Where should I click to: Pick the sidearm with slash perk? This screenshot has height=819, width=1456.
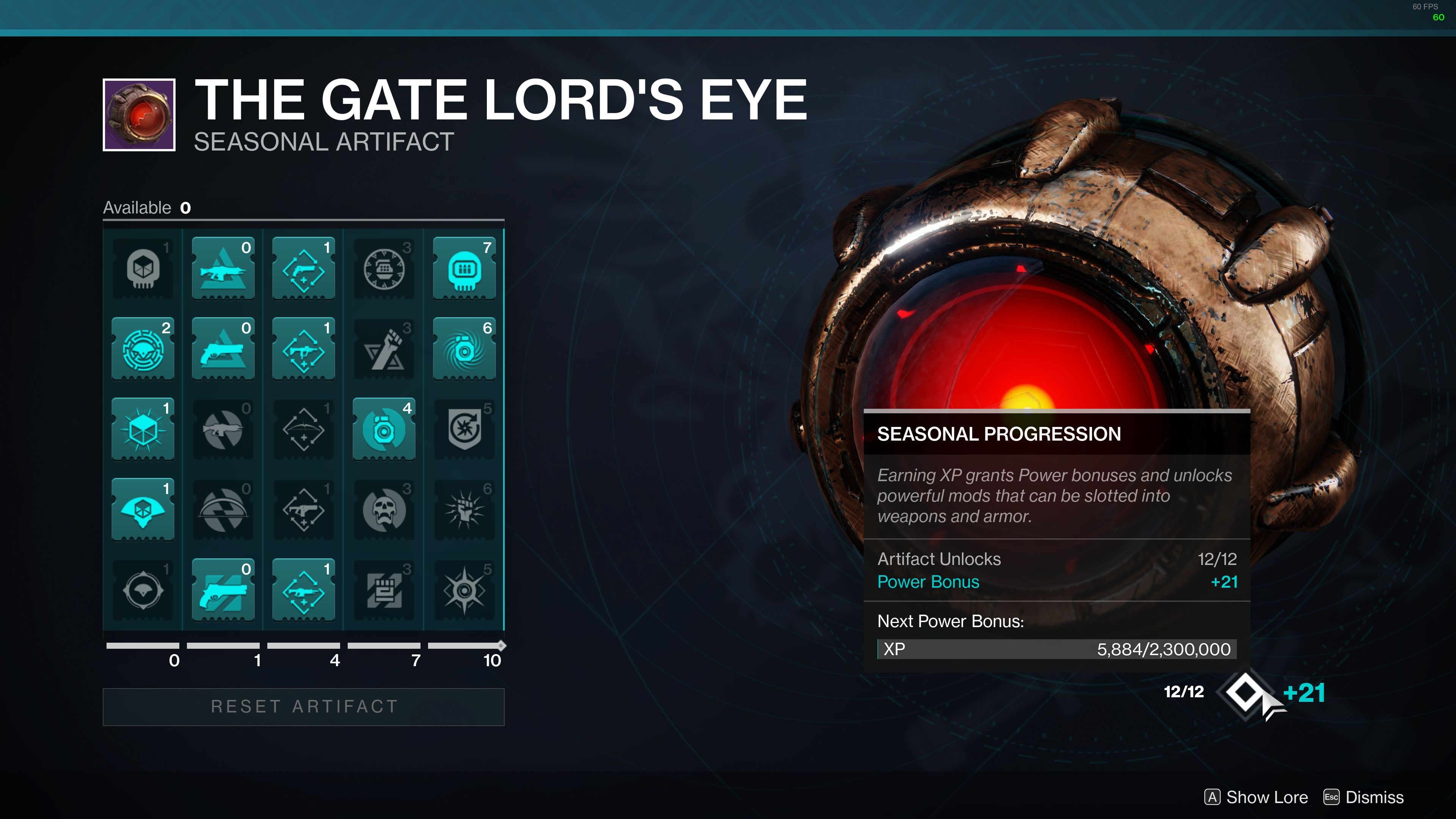pos(223,590)
